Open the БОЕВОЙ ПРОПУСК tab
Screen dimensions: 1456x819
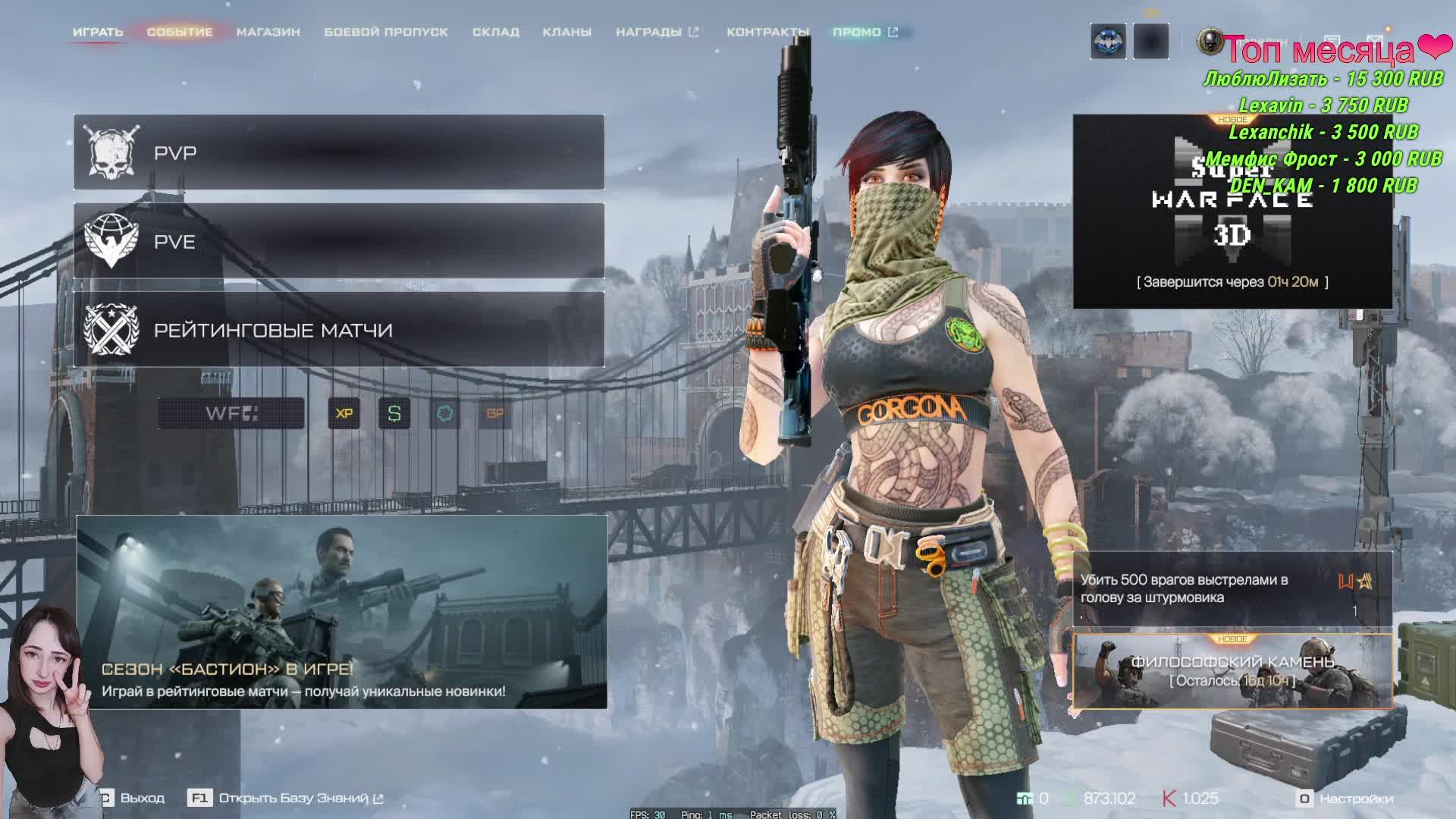coord(386,32)
